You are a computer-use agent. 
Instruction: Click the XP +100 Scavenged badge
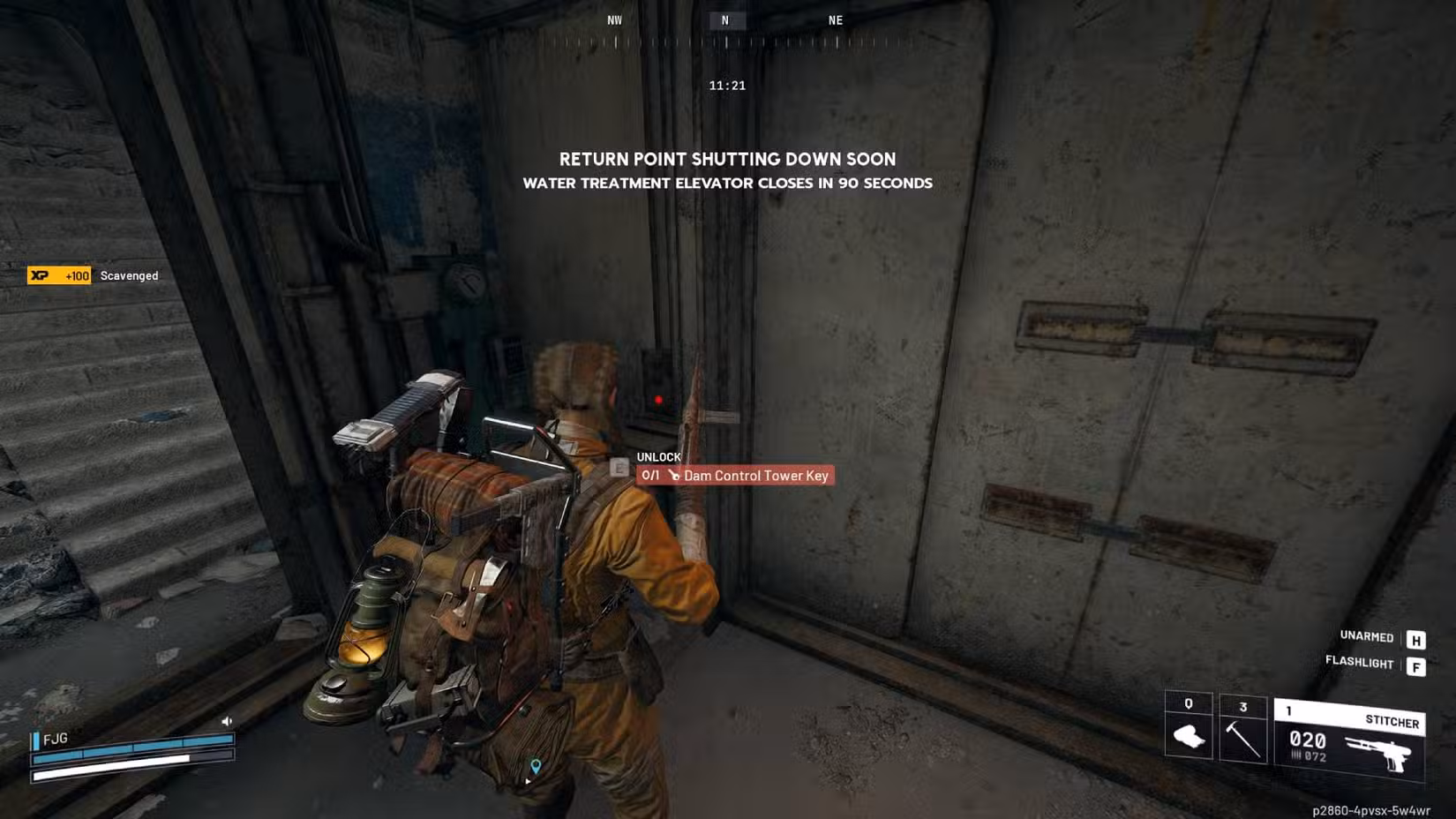tap(62, 275)
